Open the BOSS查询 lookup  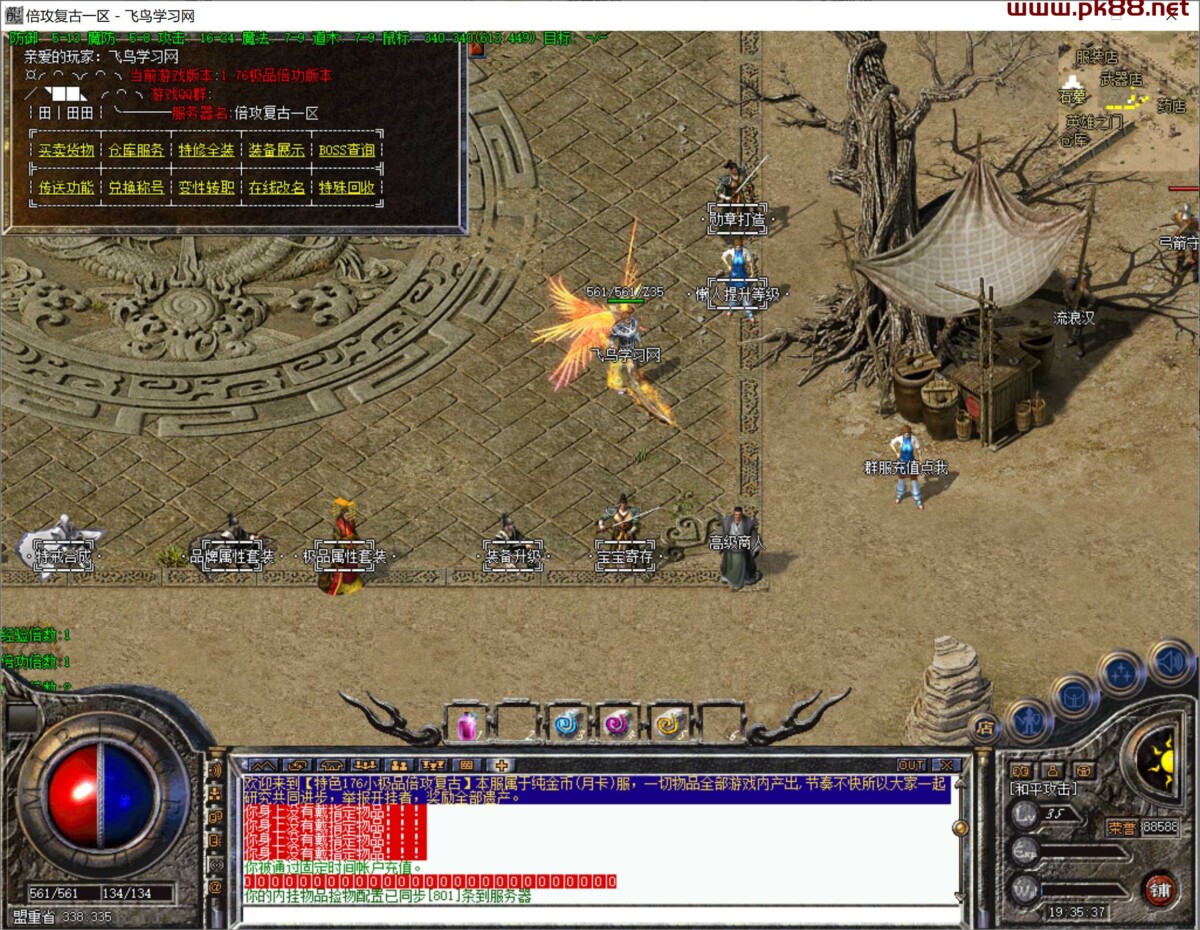[x=347, y=151]
